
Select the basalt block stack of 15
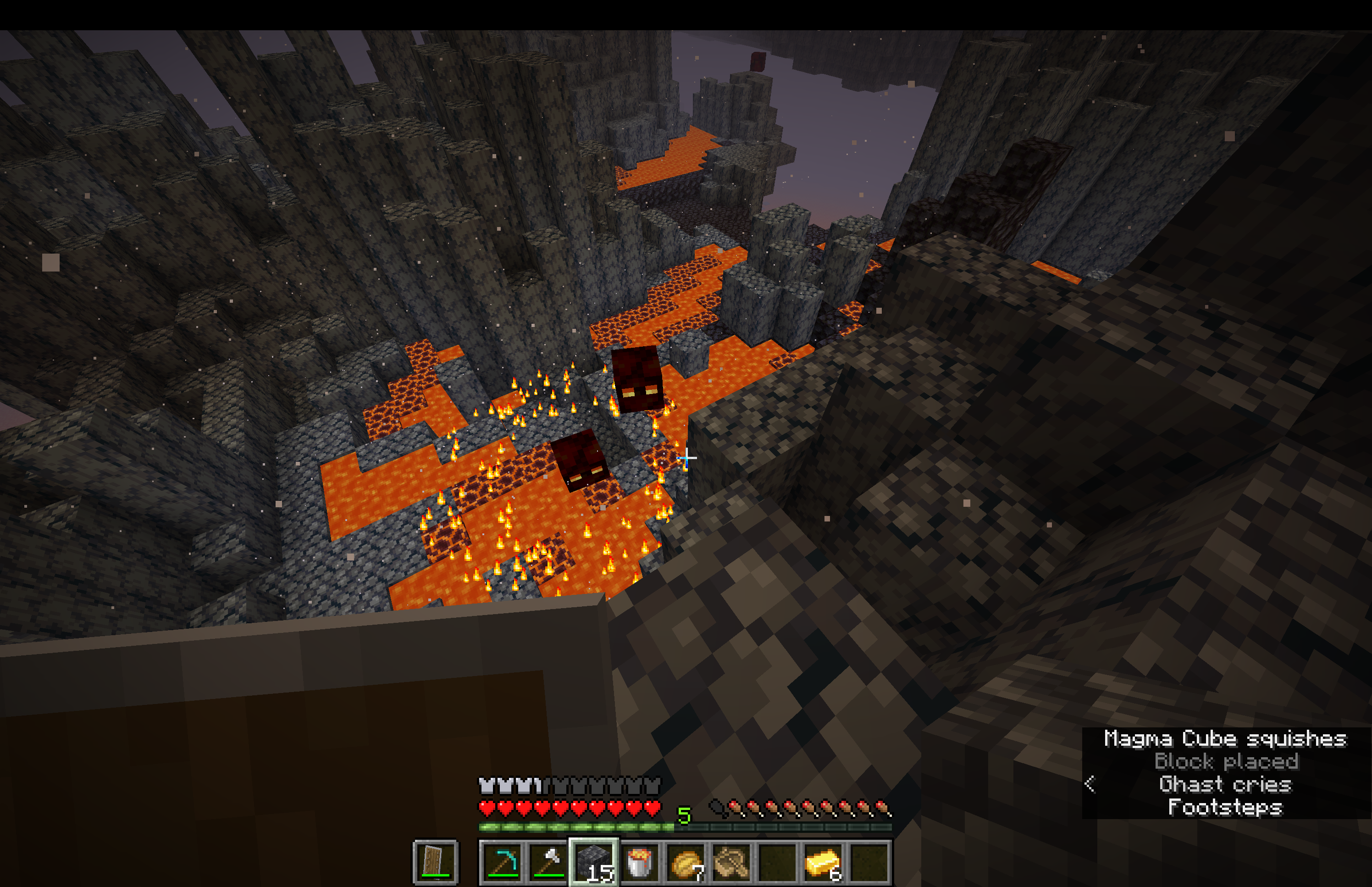pos(593,862)
